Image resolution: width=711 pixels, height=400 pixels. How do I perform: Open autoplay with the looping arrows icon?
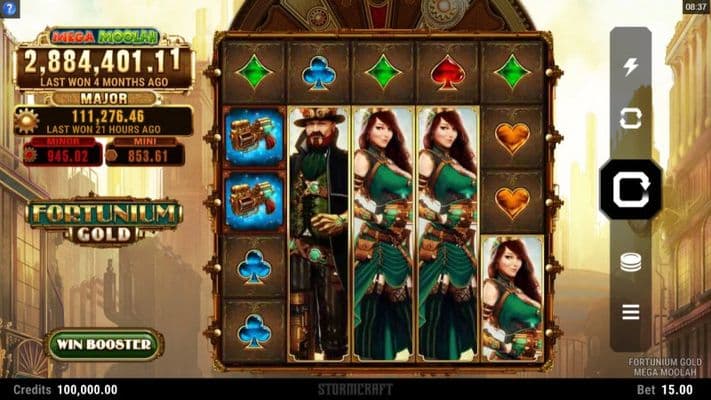[630, 118]
